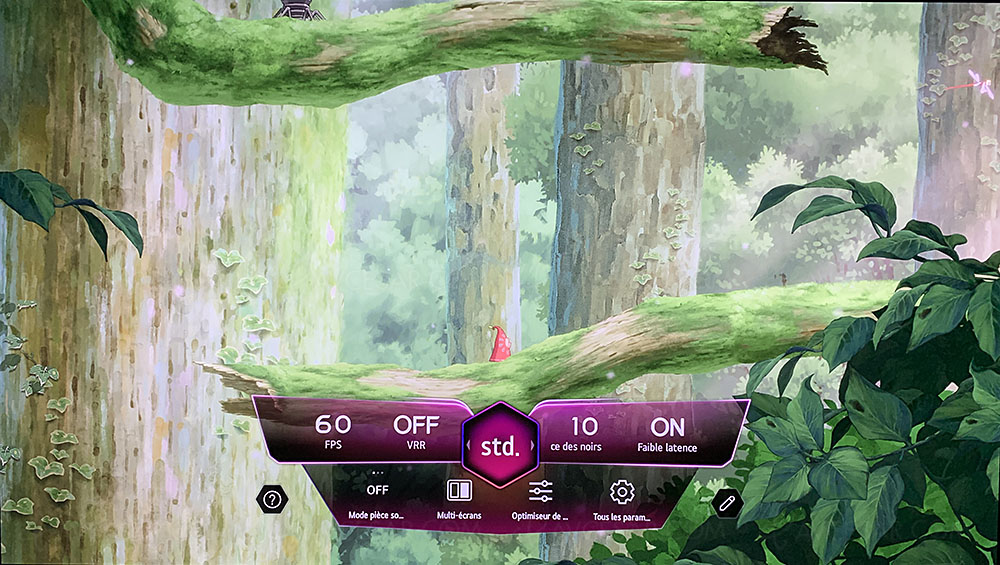Select the std. game mode hexagon
The width and height of the screenshot is (1000, 565).
pos(500,446)
